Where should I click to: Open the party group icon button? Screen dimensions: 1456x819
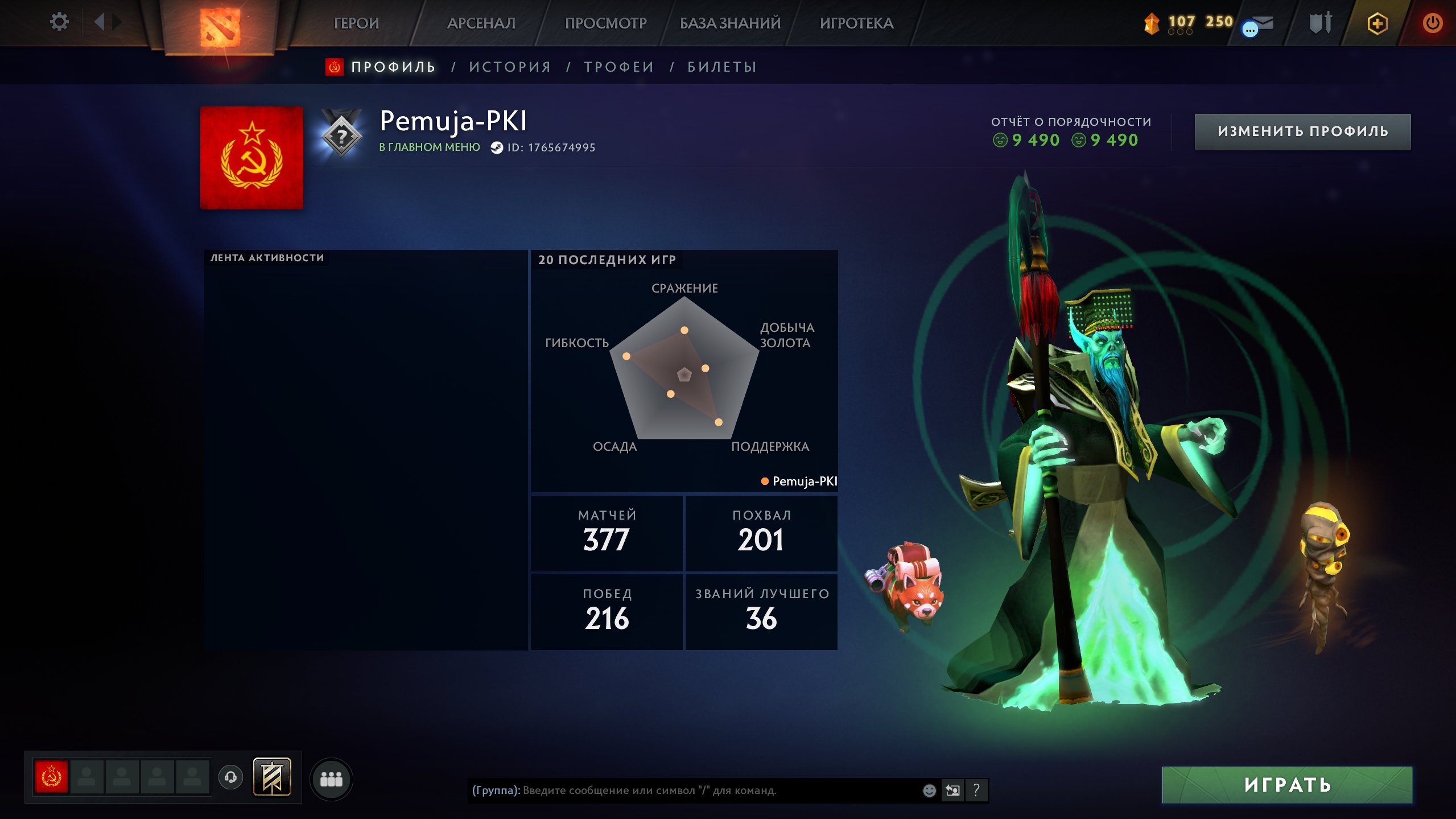pos(331,779)
